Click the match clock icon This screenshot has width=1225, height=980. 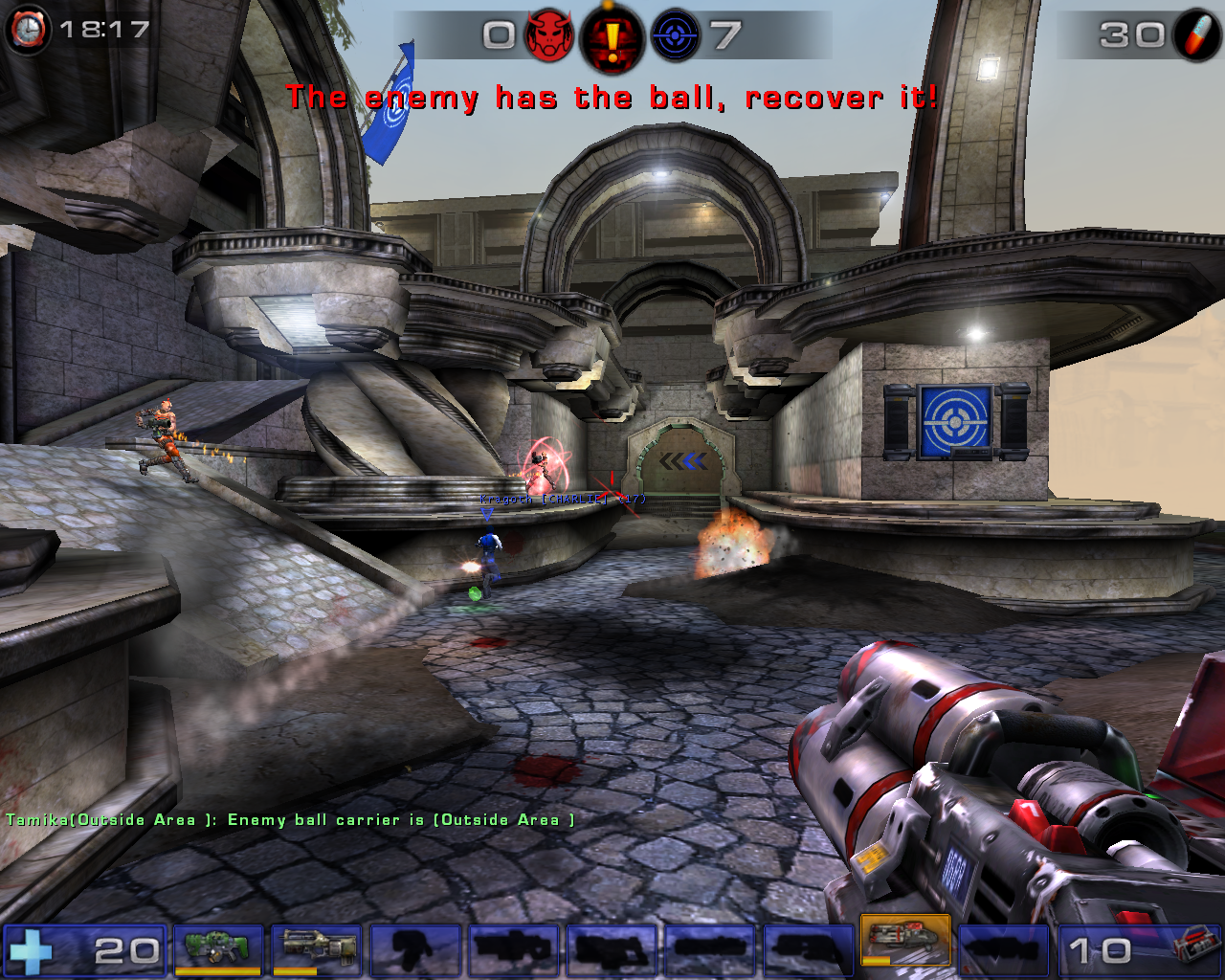tap(28, 29)
